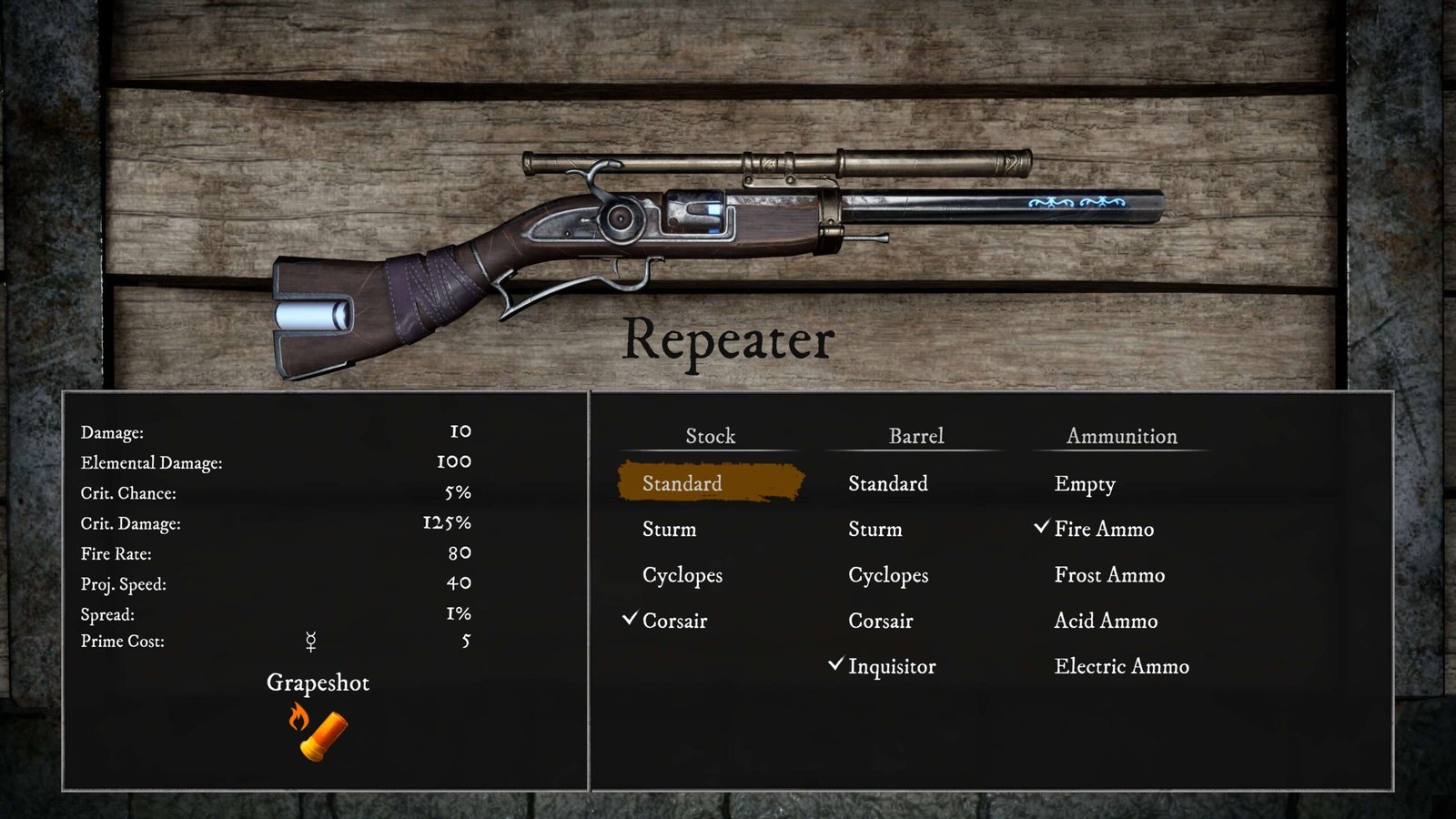Click the Inquisitor barrel option
This screenshot has height=819, width=1456.
point(892,666)
